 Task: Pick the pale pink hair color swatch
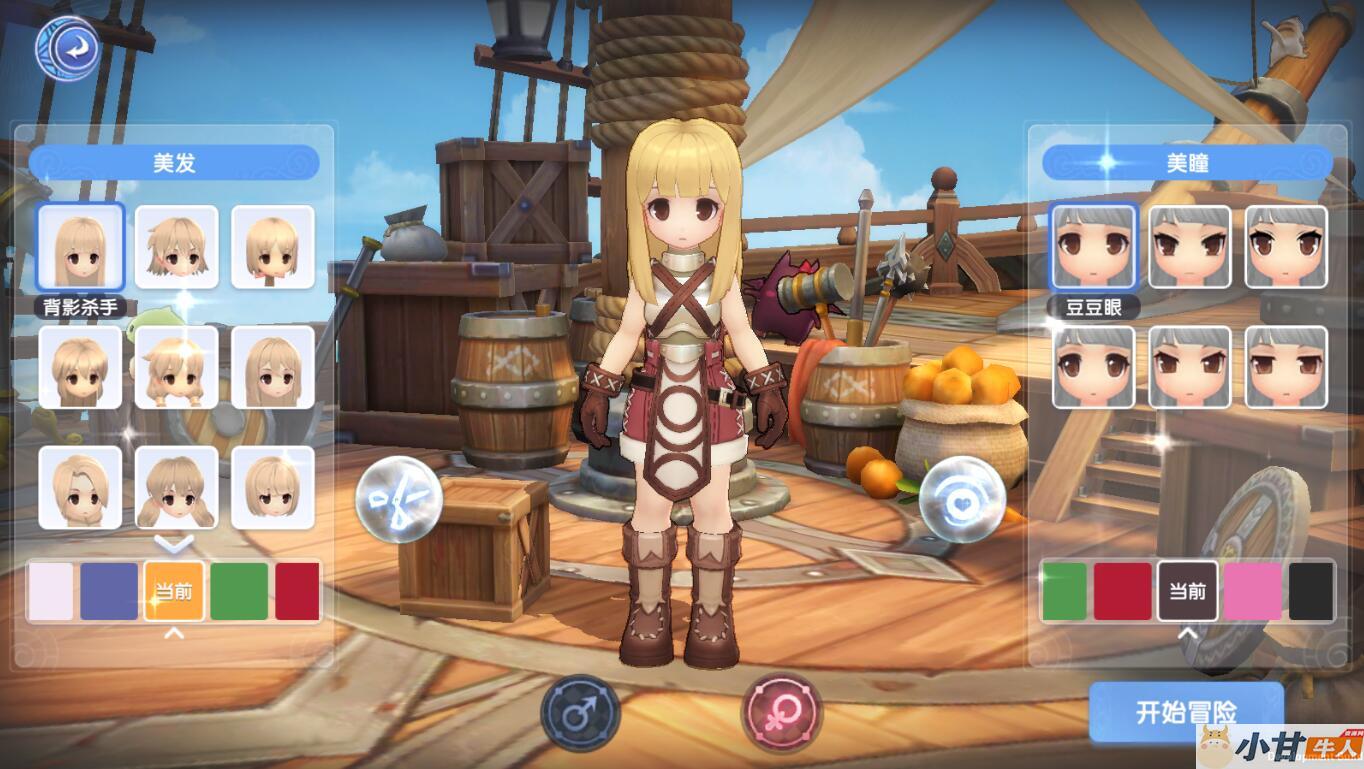pyautogui.click(x=51, y=591)
